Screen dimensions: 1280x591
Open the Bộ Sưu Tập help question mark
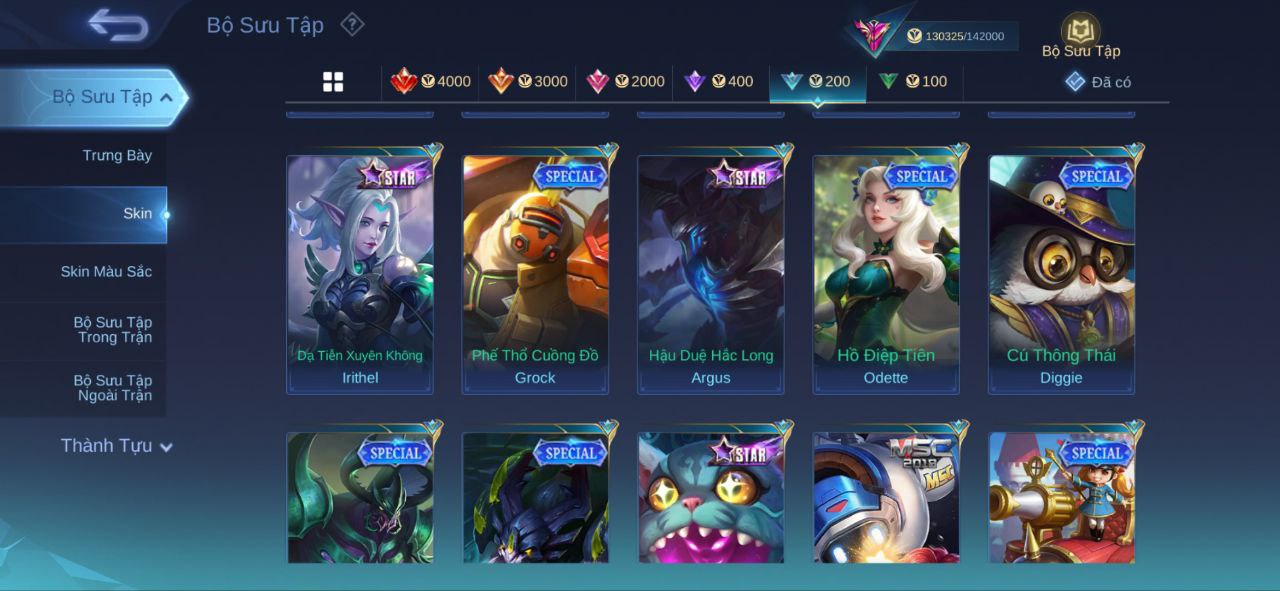tap(352, 24)
